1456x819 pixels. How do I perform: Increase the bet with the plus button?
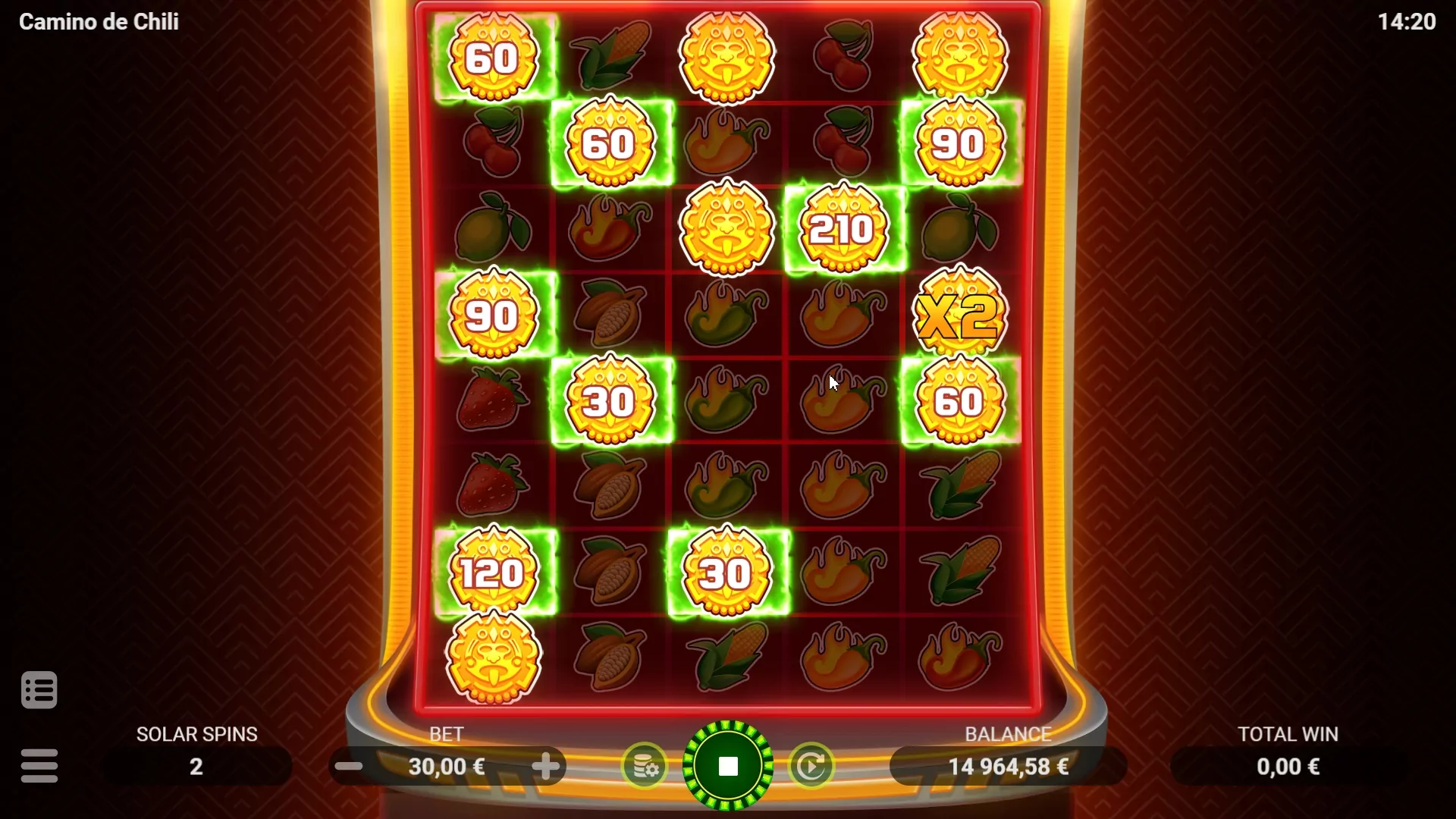(545, 767)
